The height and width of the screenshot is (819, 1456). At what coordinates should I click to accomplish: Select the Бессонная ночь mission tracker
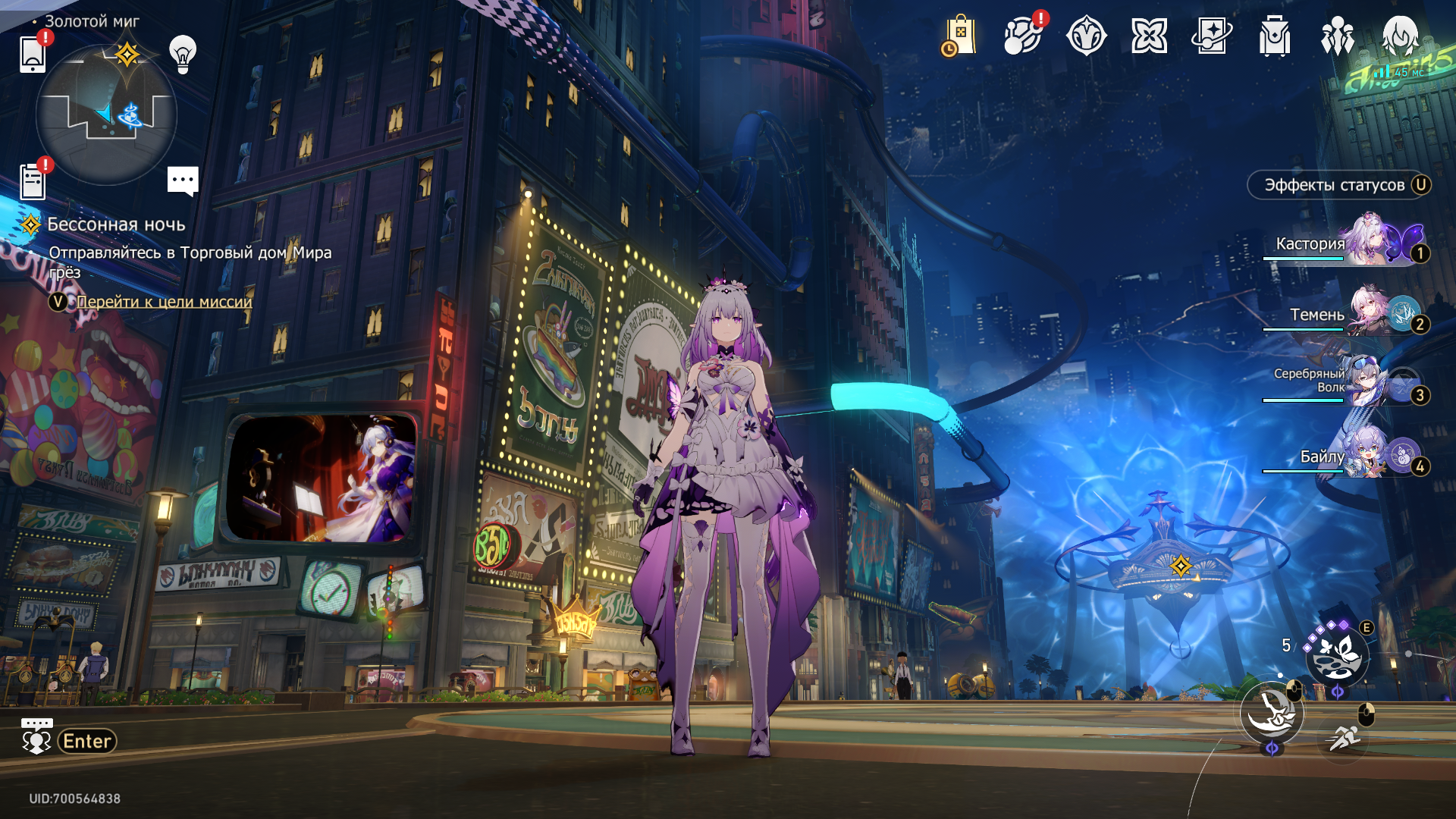pos(116,224)
